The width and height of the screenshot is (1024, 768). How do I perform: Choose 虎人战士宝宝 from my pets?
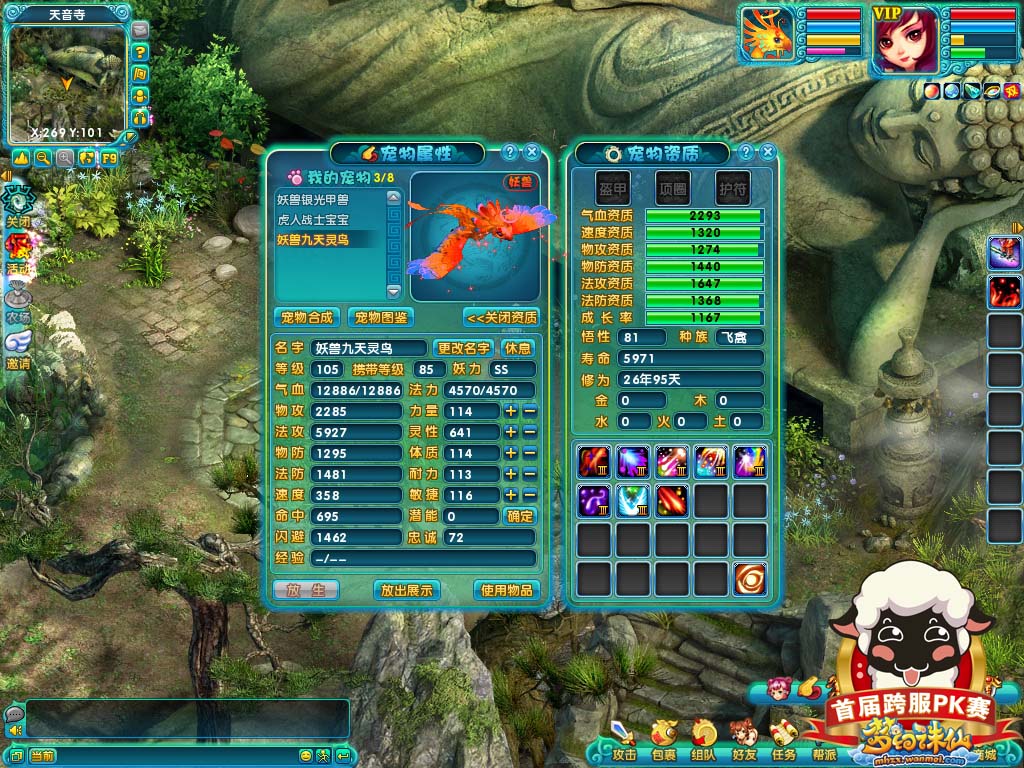click(313, 219)
